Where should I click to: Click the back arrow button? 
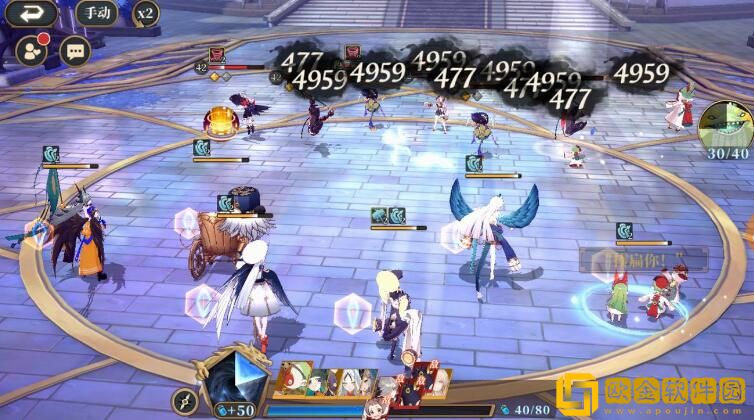pos(33,14)
